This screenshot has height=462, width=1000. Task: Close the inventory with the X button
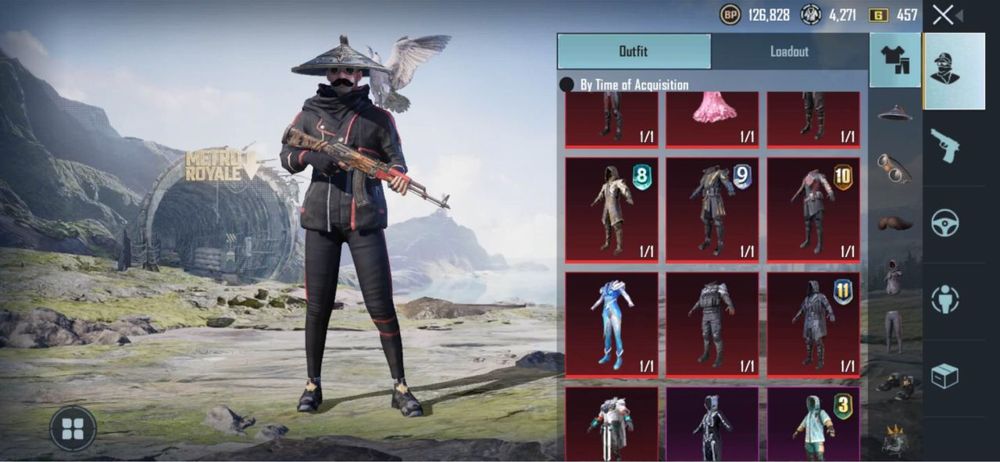[x=942, y=15]
